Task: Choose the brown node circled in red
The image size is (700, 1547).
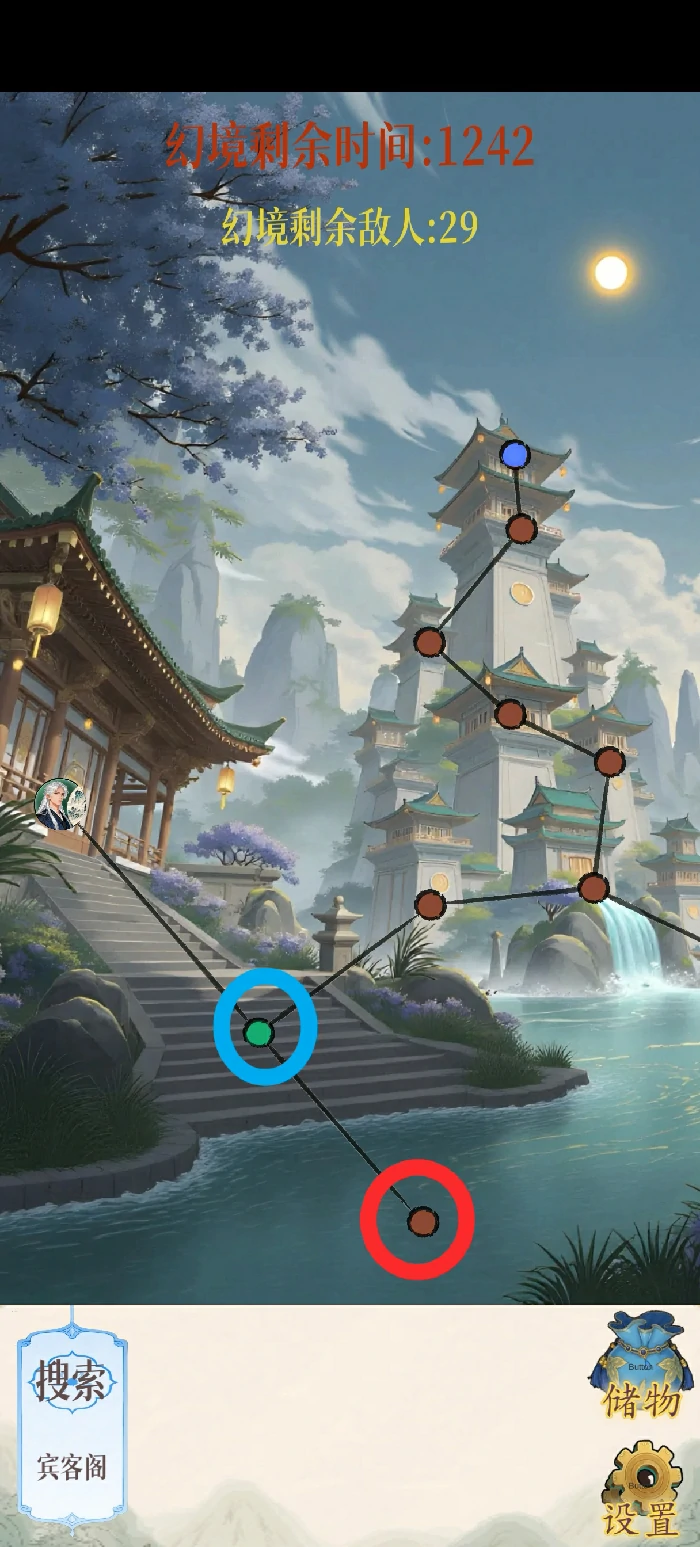Action: click(x=422, y=1220)
